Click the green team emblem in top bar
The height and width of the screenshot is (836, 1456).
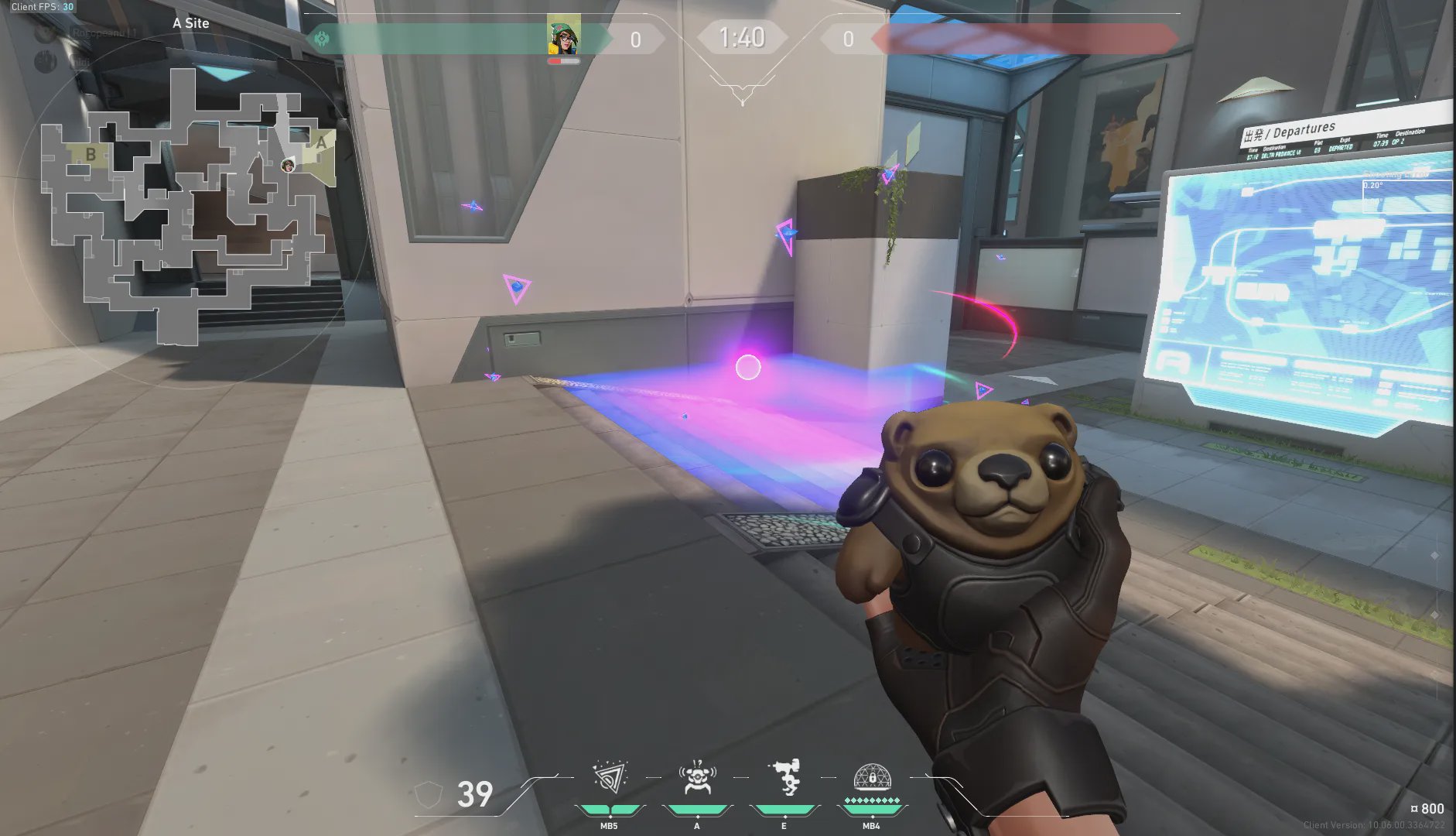point(322,38)
